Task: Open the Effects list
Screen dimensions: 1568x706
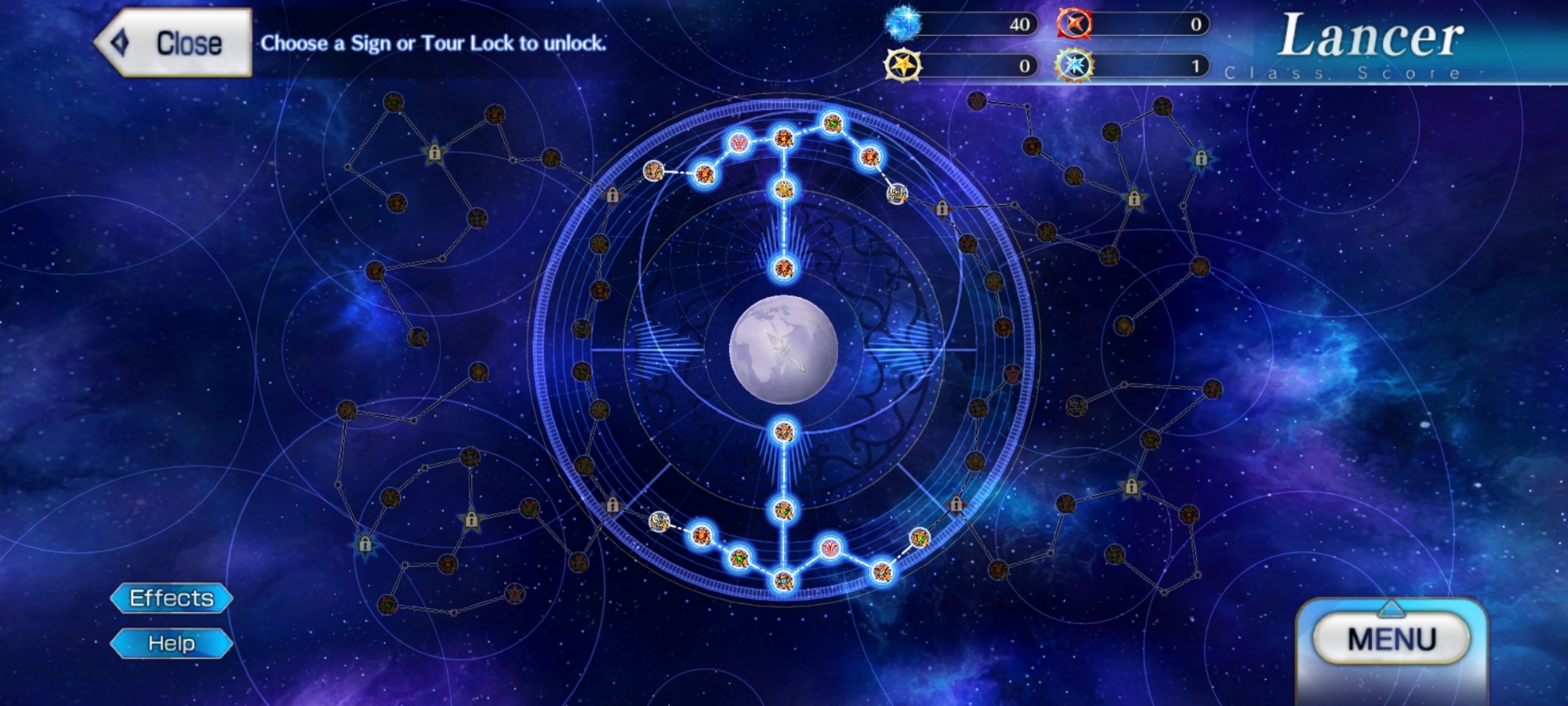Action: pyautogui.click(x=172, y=599)
